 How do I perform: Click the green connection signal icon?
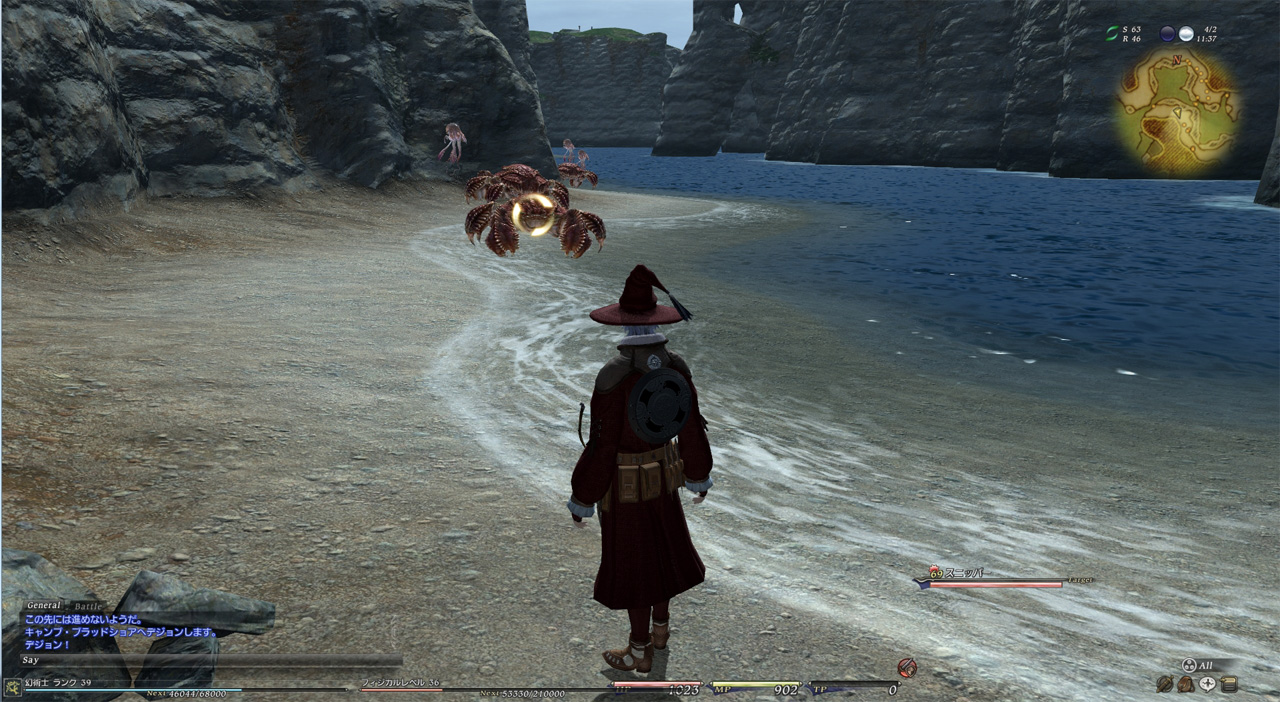[1112, 34]
